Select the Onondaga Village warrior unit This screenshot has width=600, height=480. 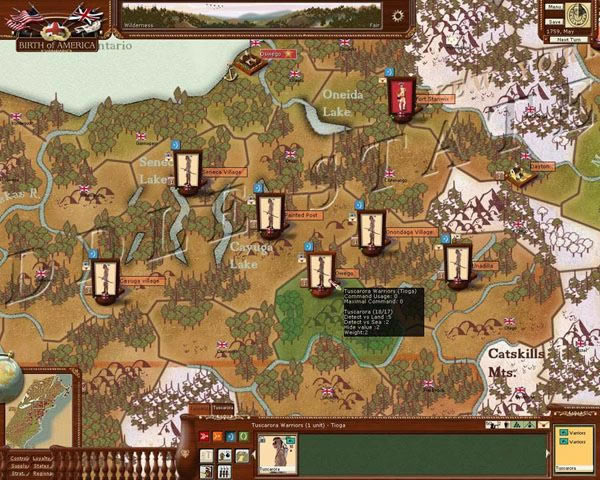(371, 229)
